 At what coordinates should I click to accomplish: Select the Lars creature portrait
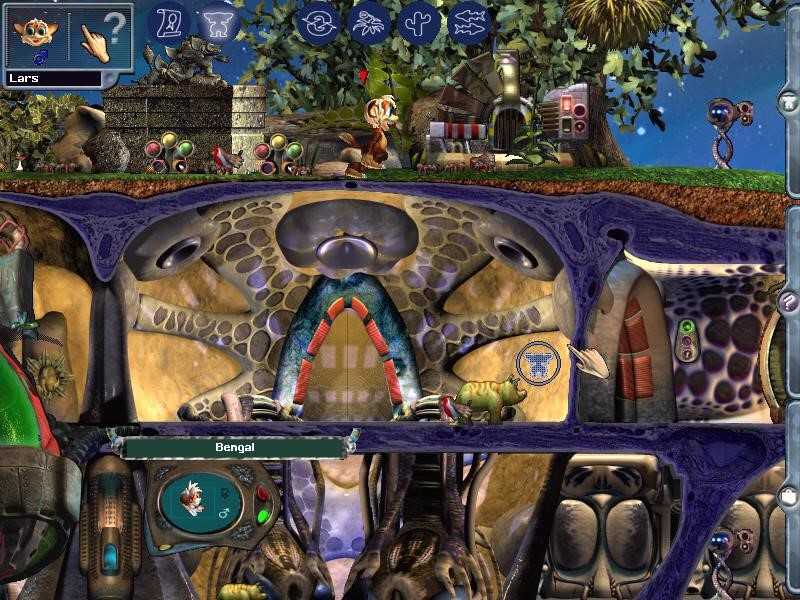pyautogui.click(x=35, y=38)
